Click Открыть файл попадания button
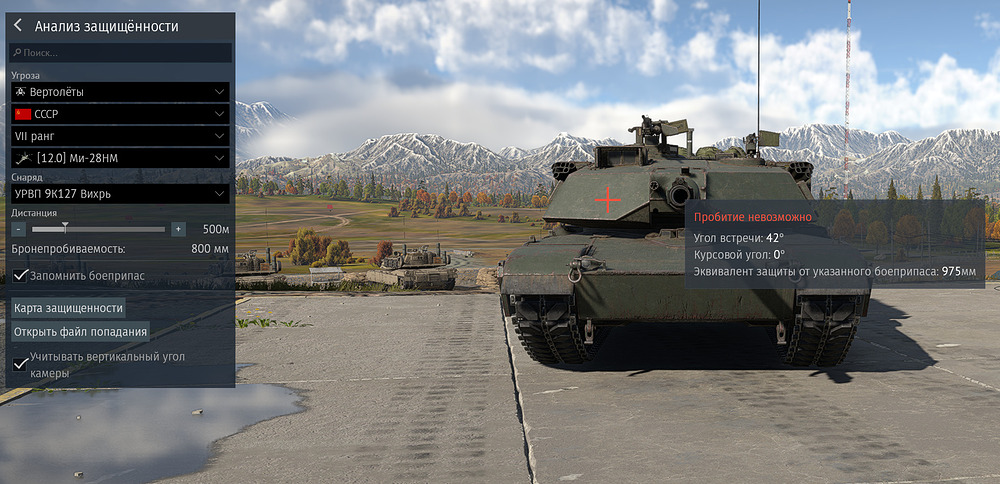1000x484 pixels. tap(80, 331)
